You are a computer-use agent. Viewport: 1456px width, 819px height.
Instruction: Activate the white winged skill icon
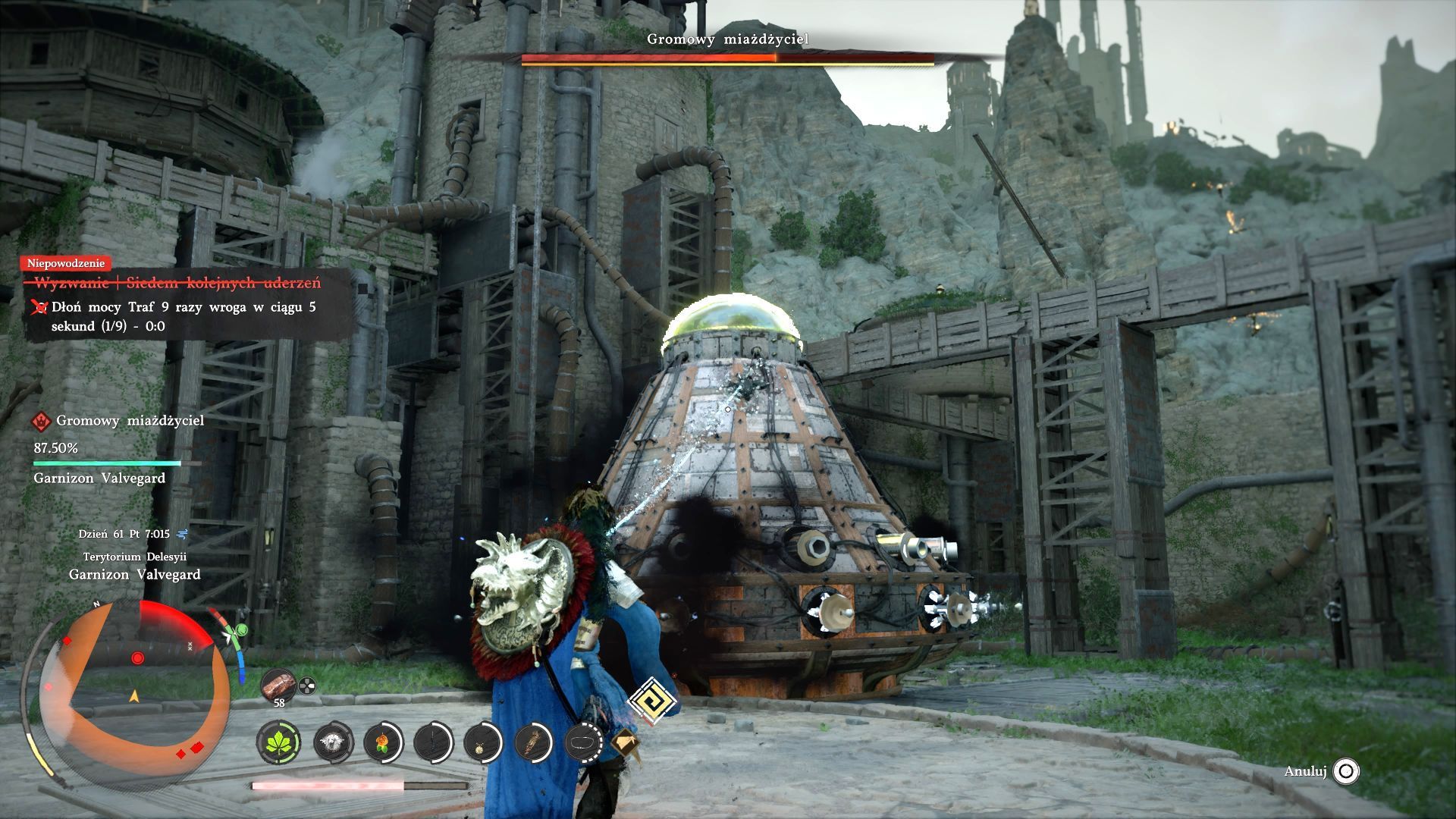pyautogui.click(x=332, y=742)
